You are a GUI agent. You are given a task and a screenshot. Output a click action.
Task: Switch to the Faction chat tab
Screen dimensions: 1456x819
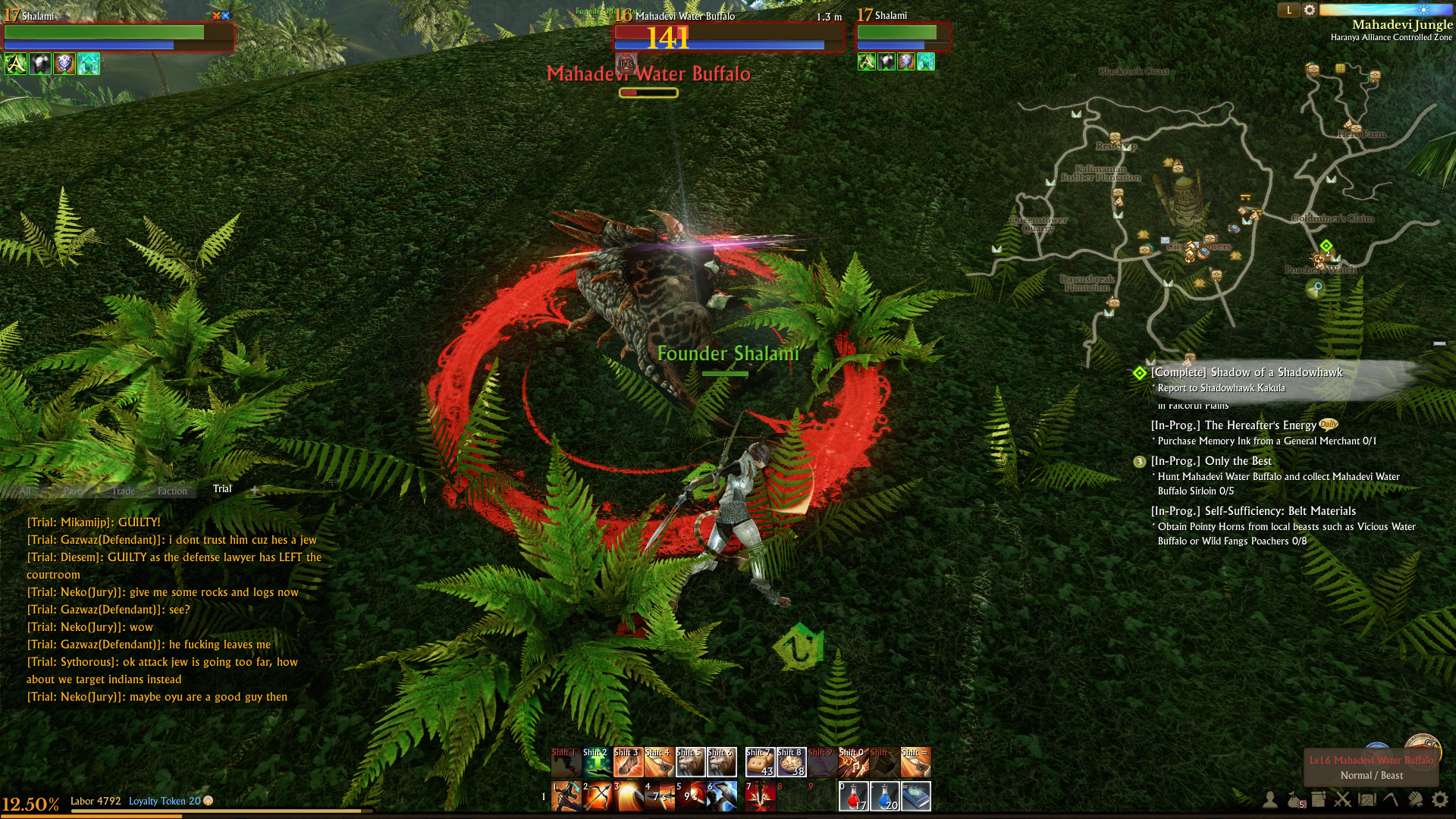[x=172, y=491]
